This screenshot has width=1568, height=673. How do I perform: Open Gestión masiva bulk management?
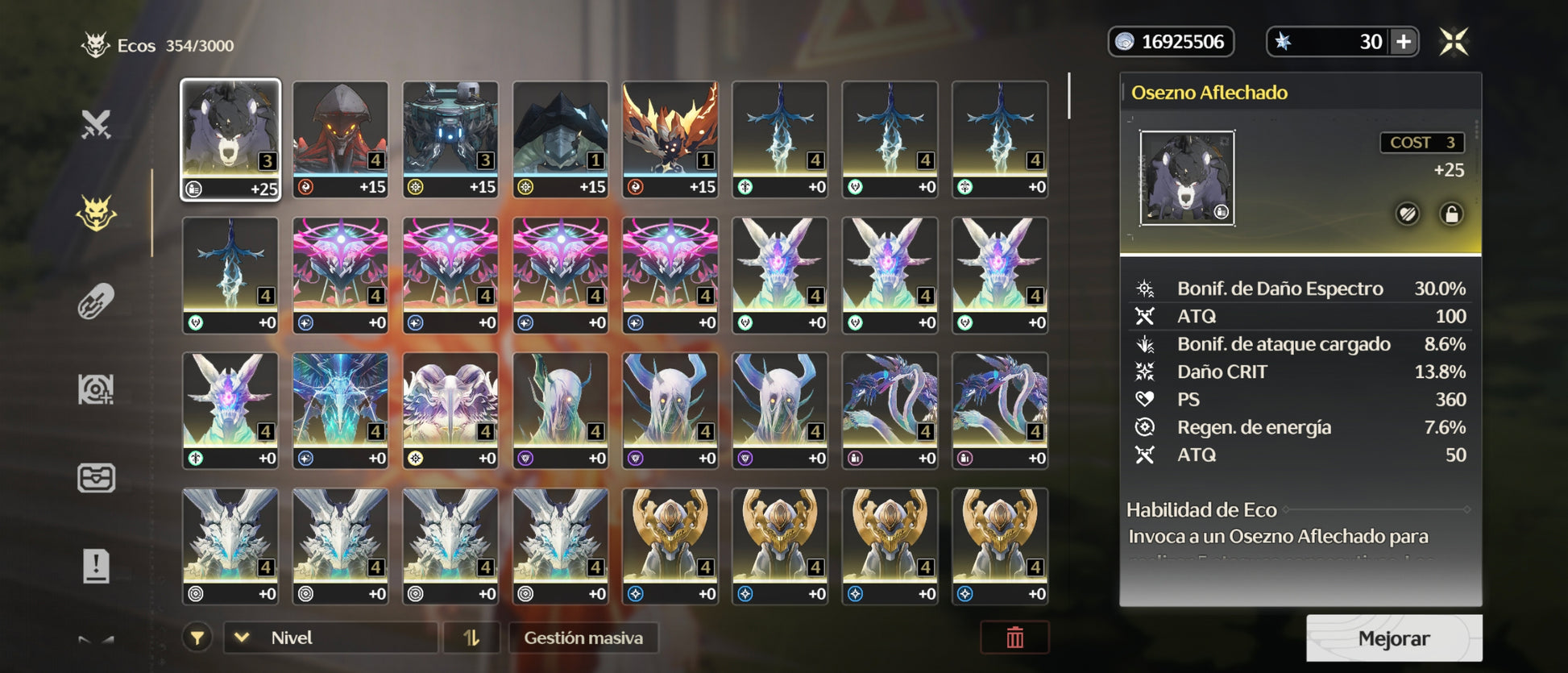pos(583,638)
